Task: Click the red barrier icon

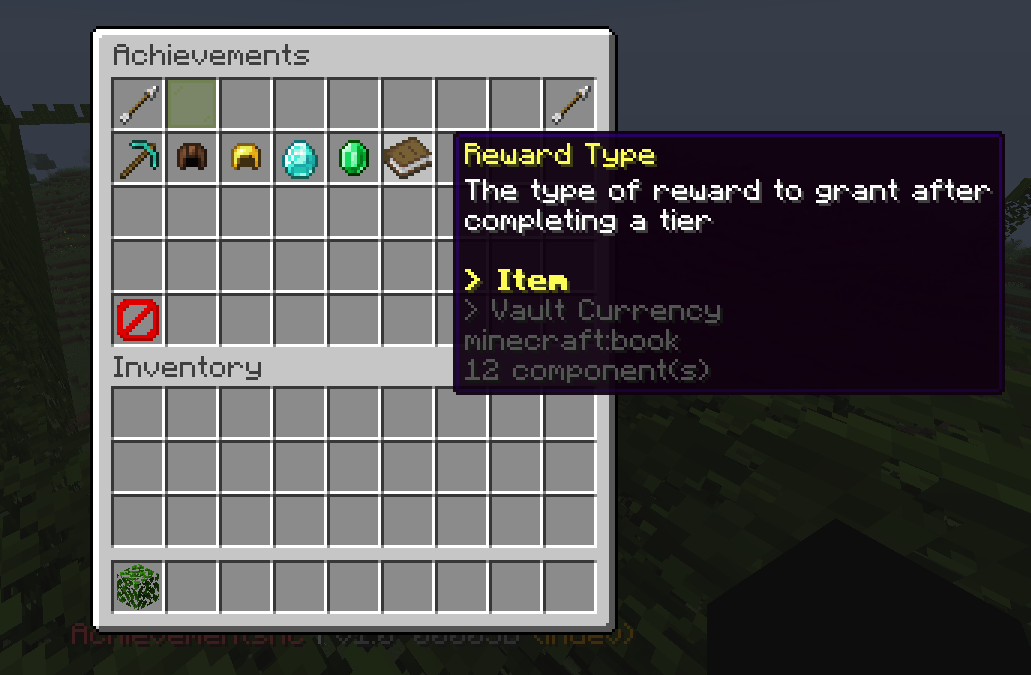Action: pyautogui.click(x=138, y=320)
